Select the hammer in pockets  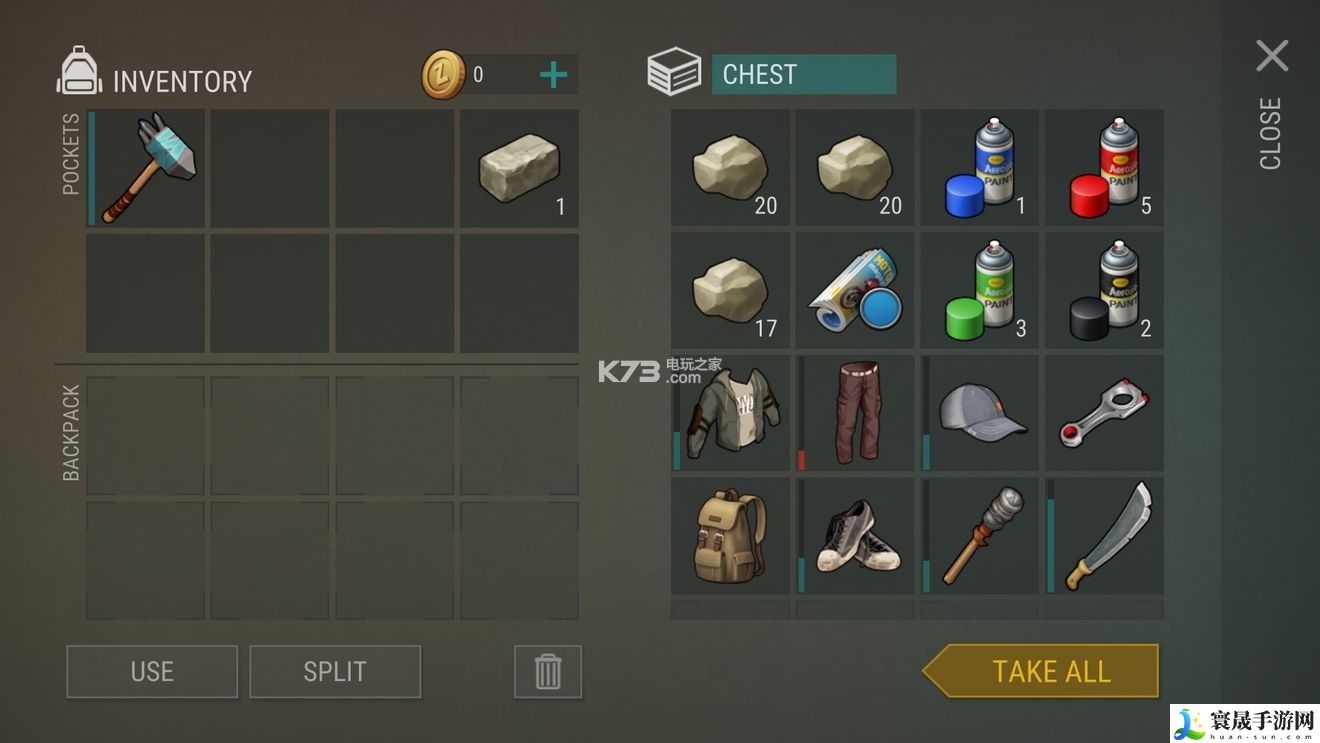[x=147, y=168]
